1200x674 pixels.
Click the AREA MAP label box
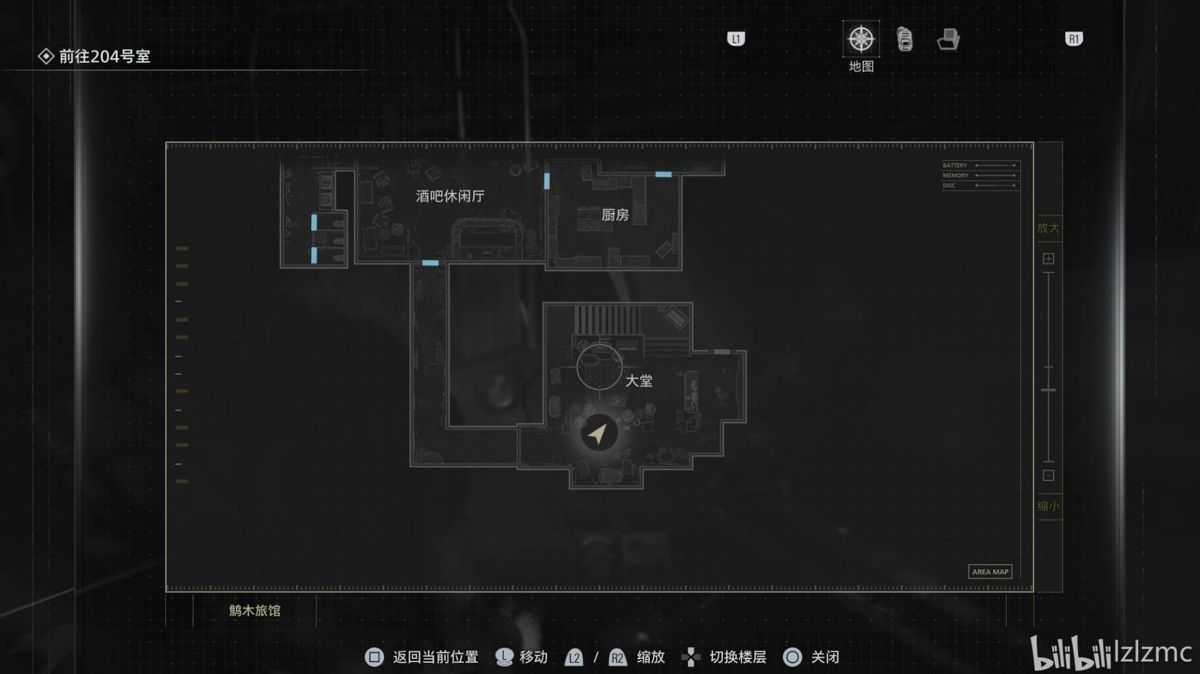click(990, 572)
